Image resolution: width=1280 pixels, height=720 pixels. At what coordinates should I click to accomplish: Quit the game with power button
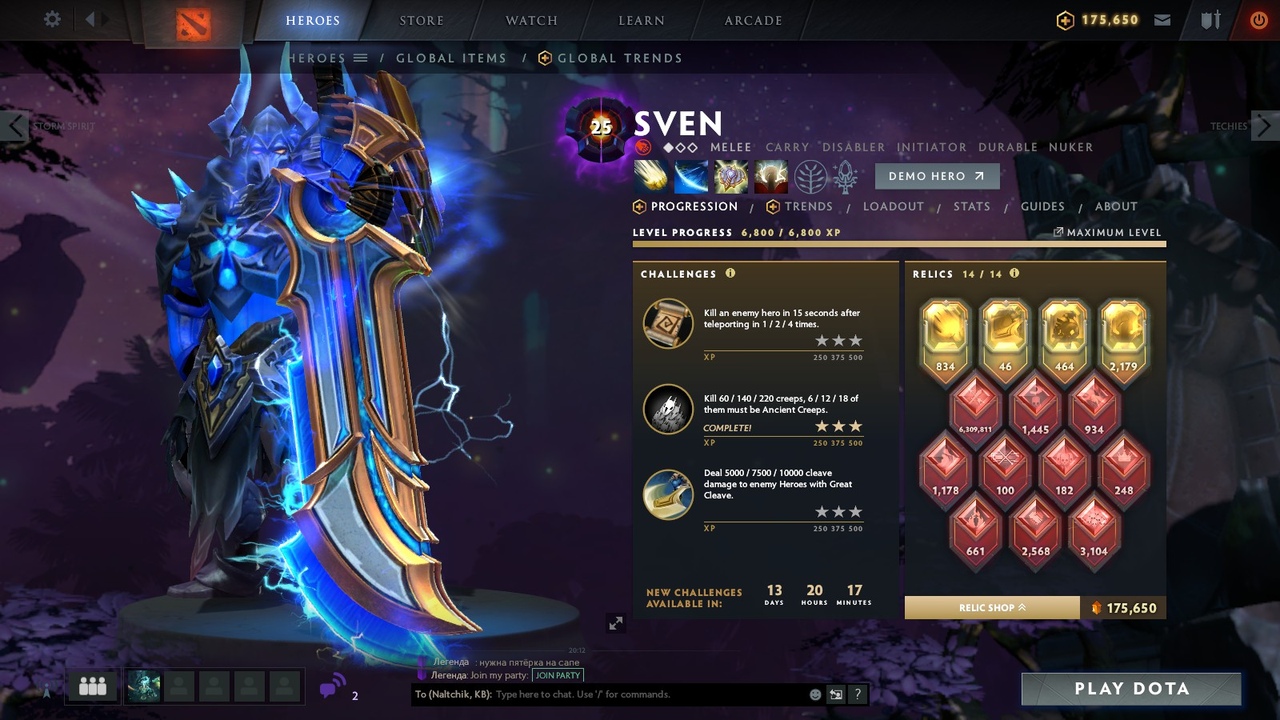(1258, 20)
